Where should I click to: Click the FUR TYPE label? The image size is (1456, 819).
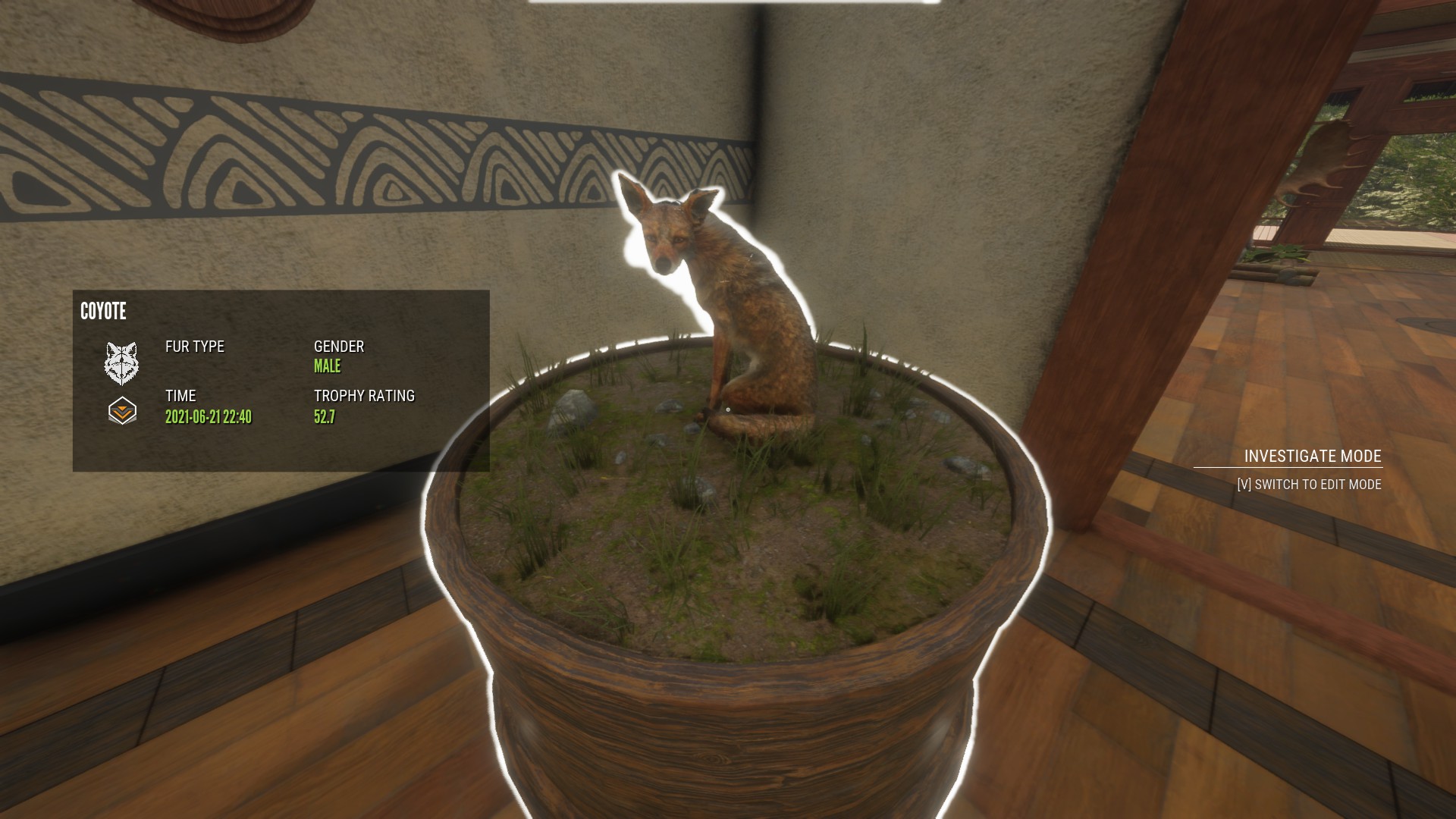click(195, 347)
